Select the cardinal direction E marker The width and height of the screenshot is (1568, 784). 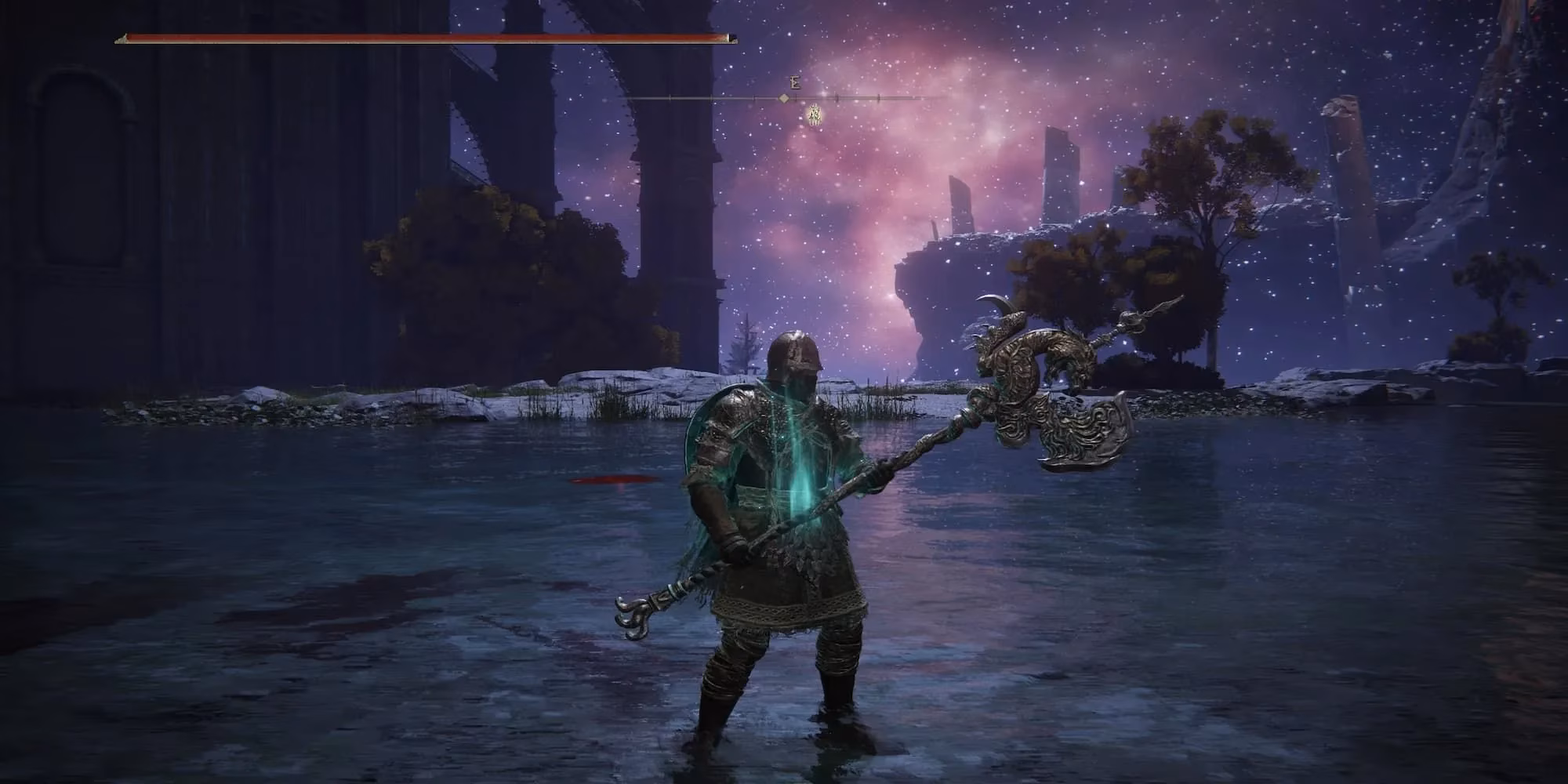tap(794, 82)
